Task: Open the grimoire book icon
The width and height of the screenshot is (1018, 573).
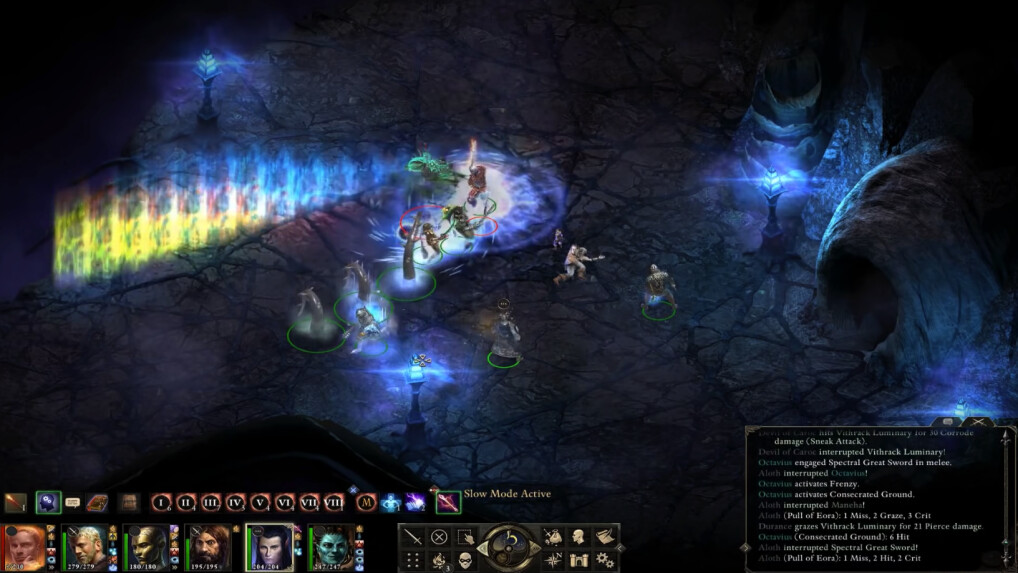Action: pyautogui.click(x=97, y=503)
